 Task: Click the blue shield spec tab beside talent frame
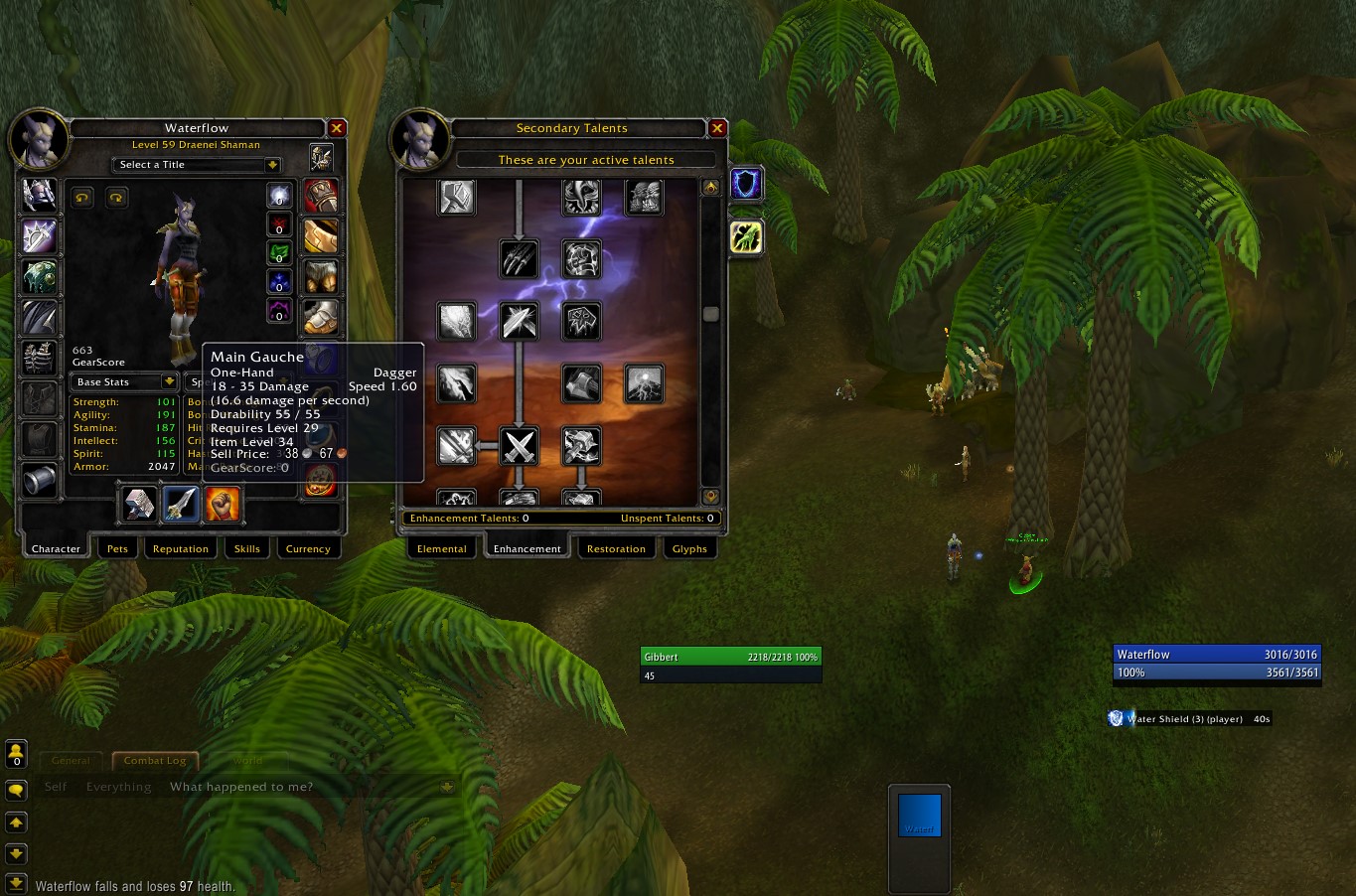[x=746, y=184]
